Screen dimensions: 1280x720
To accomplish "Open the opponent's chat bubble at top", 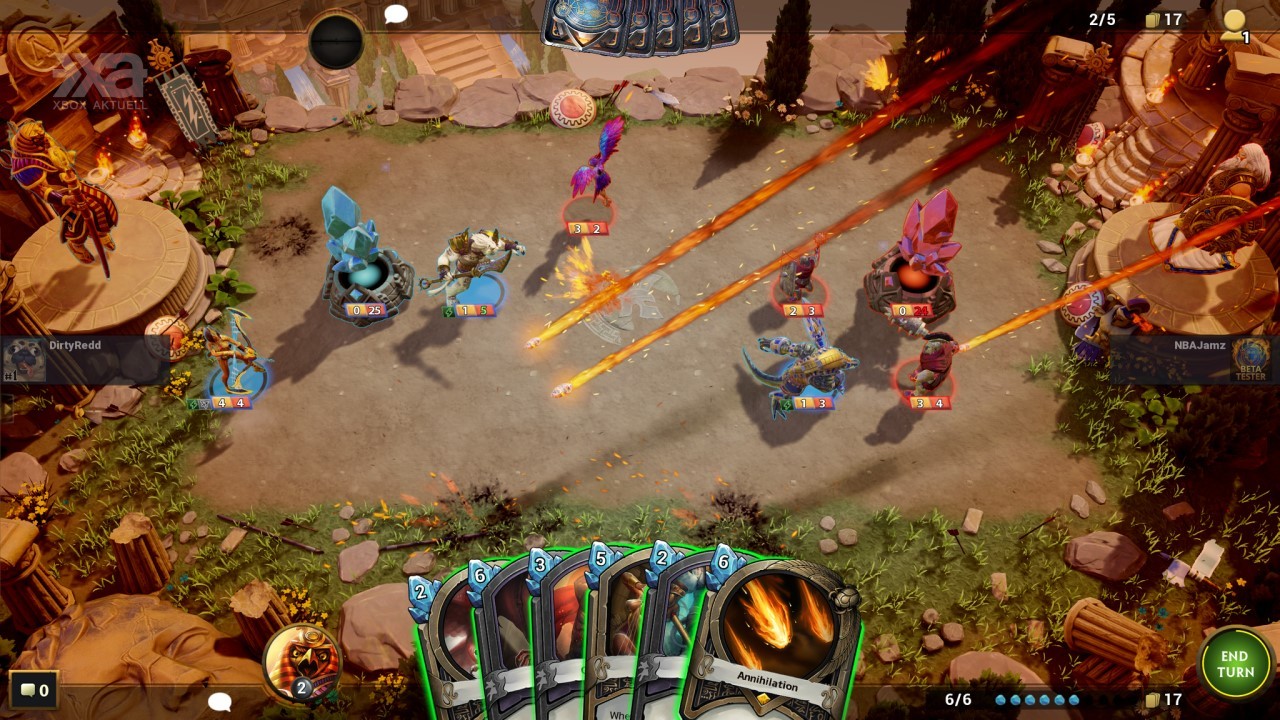I will [396, 14].
